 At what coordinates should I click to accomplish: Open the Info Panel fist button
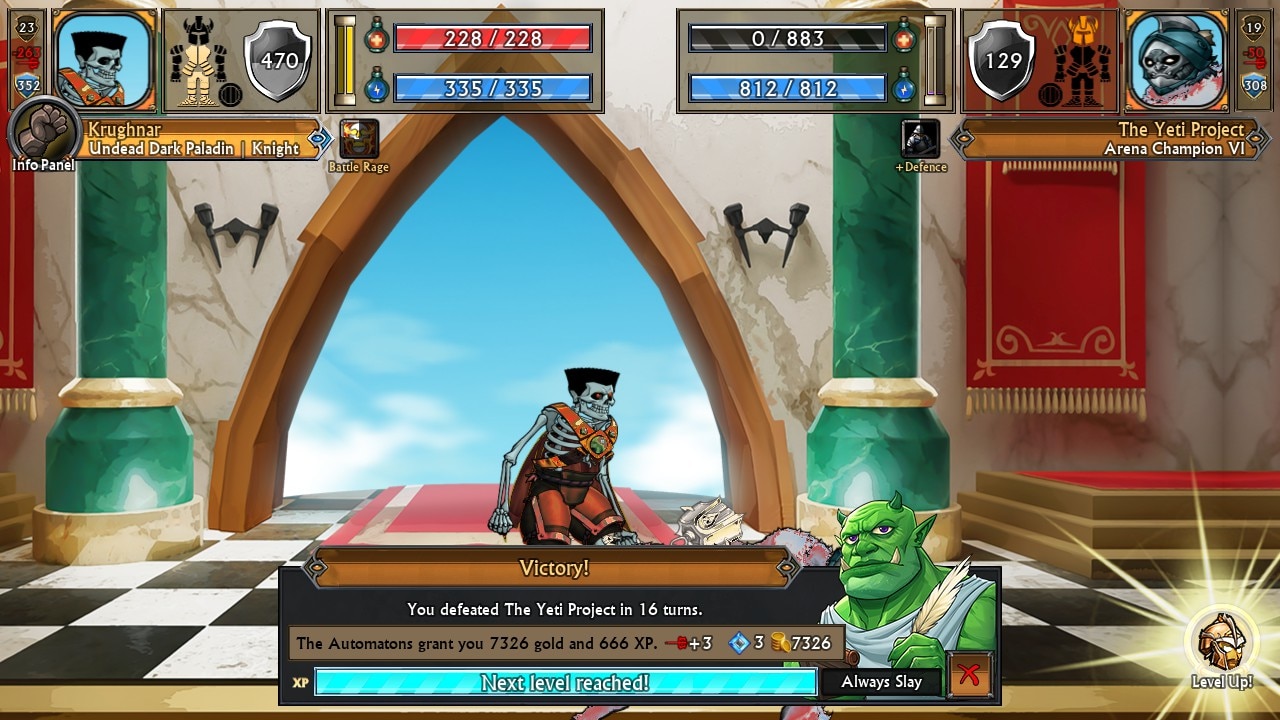[x=45, y=132]
